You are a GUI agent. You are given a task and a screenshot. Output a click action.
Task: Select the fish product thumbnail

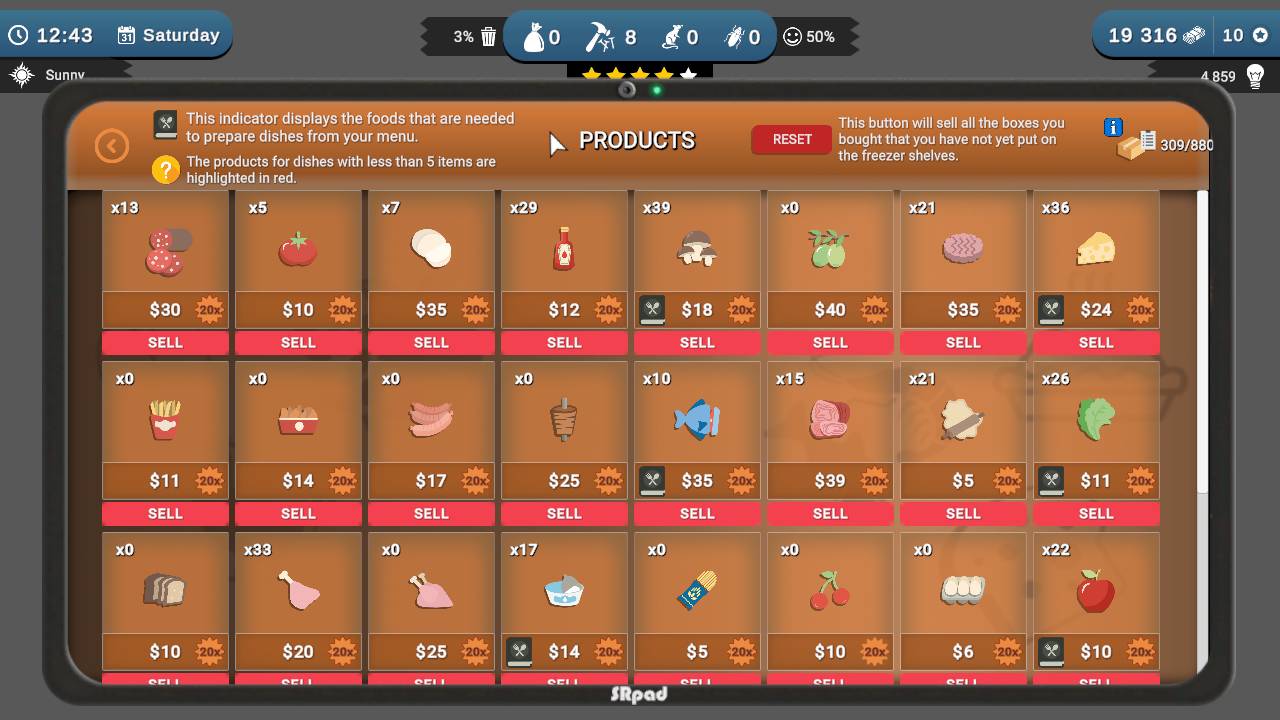click(697, 421)
